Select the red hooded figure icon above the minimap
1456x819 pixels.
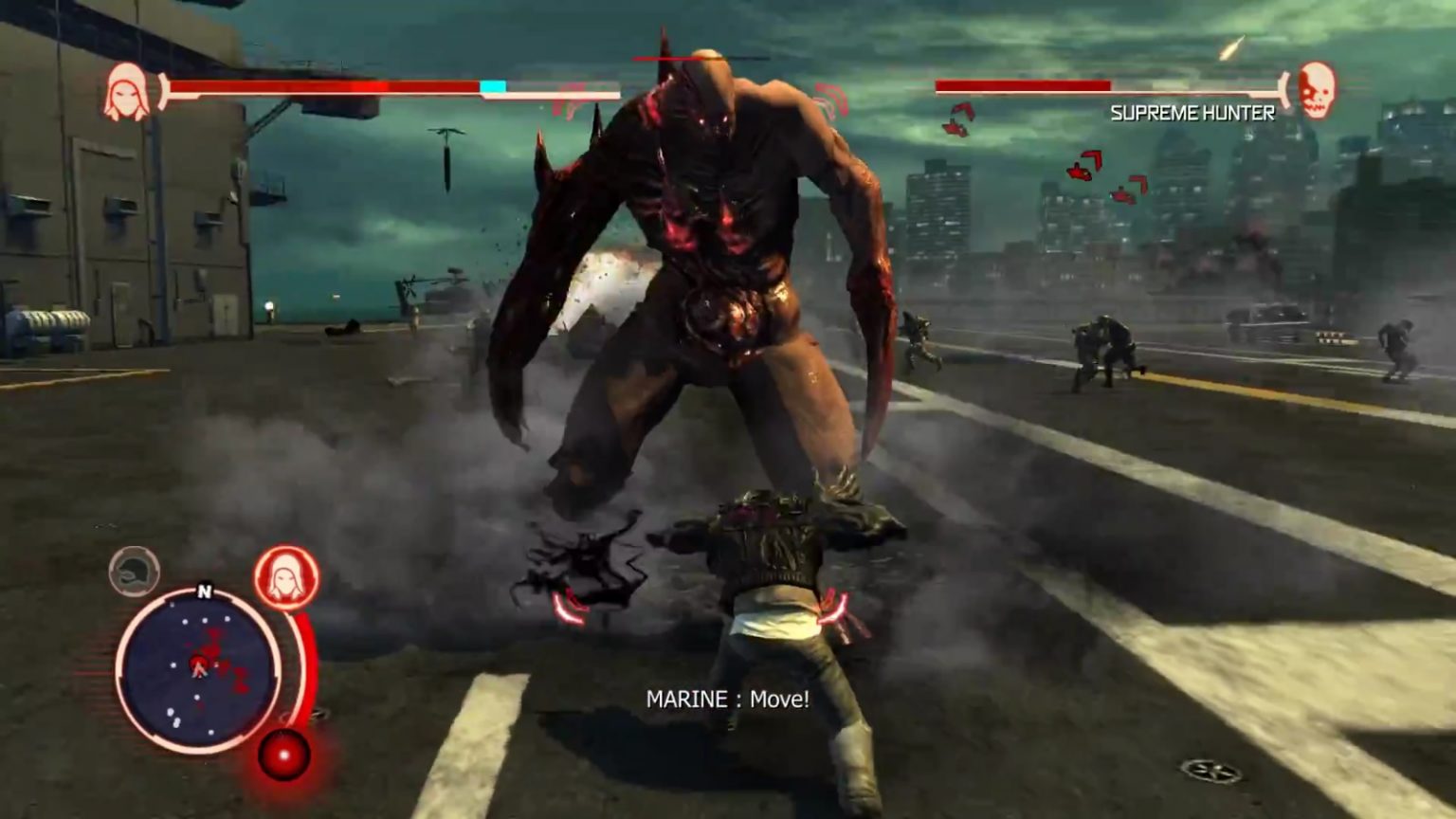[x=286, y=577]
